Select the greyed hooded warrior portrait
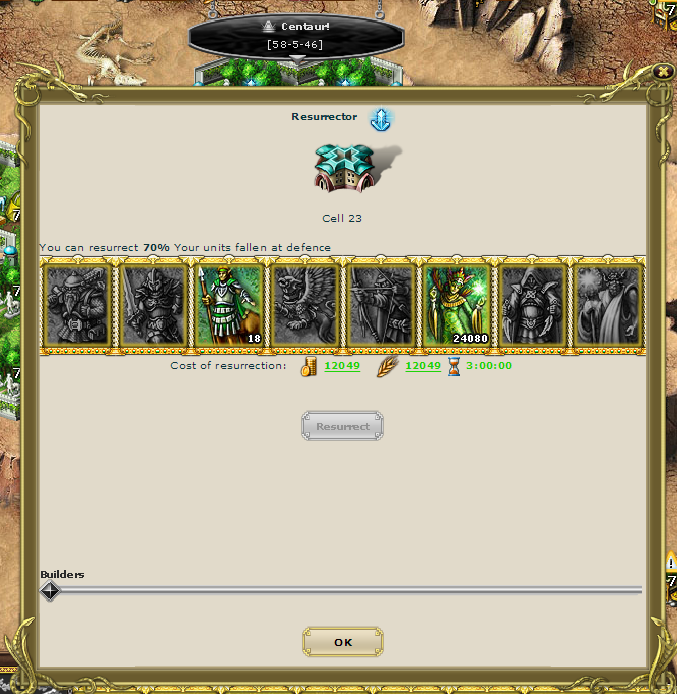 click(532, 305)
